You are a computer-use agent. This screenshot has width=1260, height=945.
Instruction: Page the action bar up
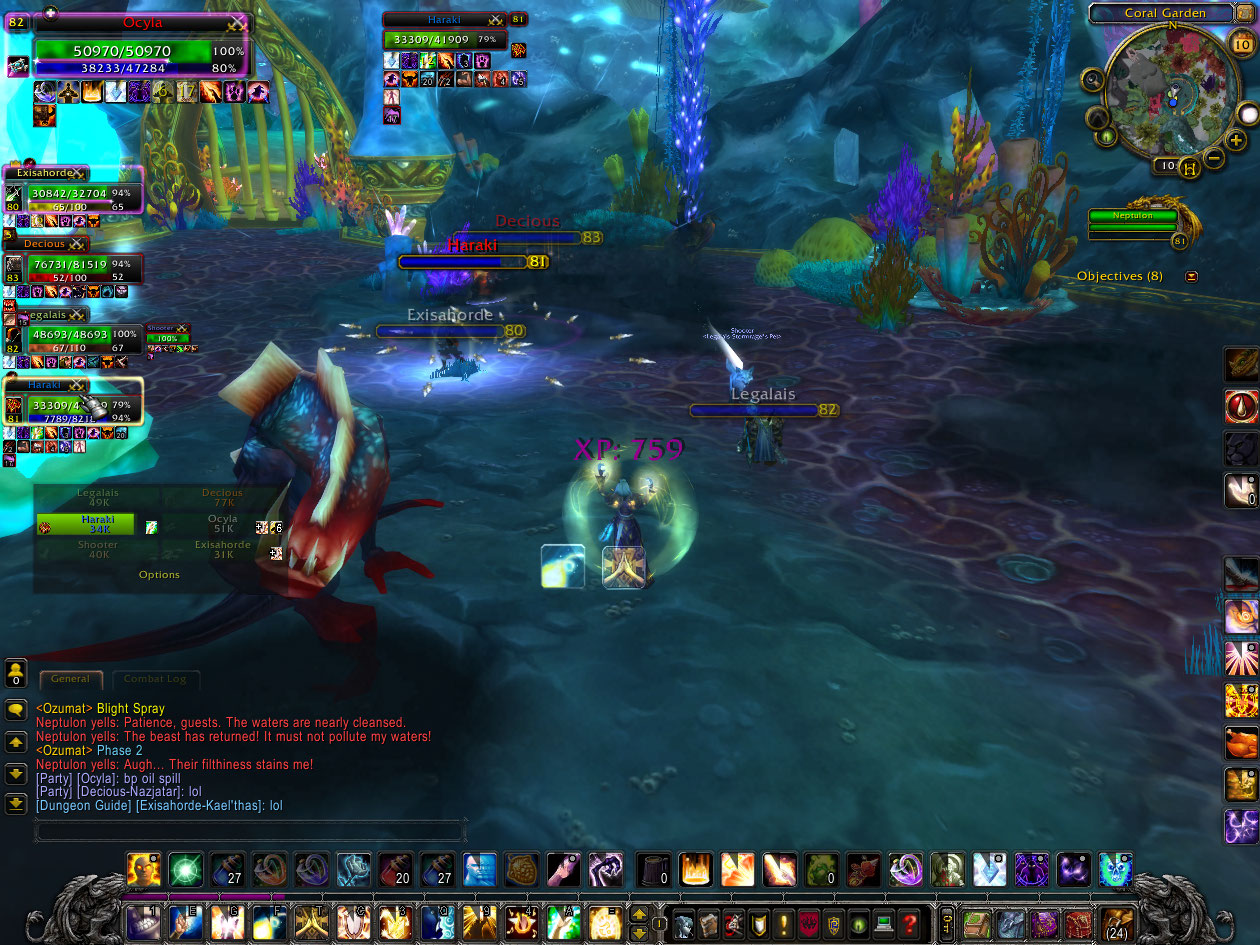[638, 914]
